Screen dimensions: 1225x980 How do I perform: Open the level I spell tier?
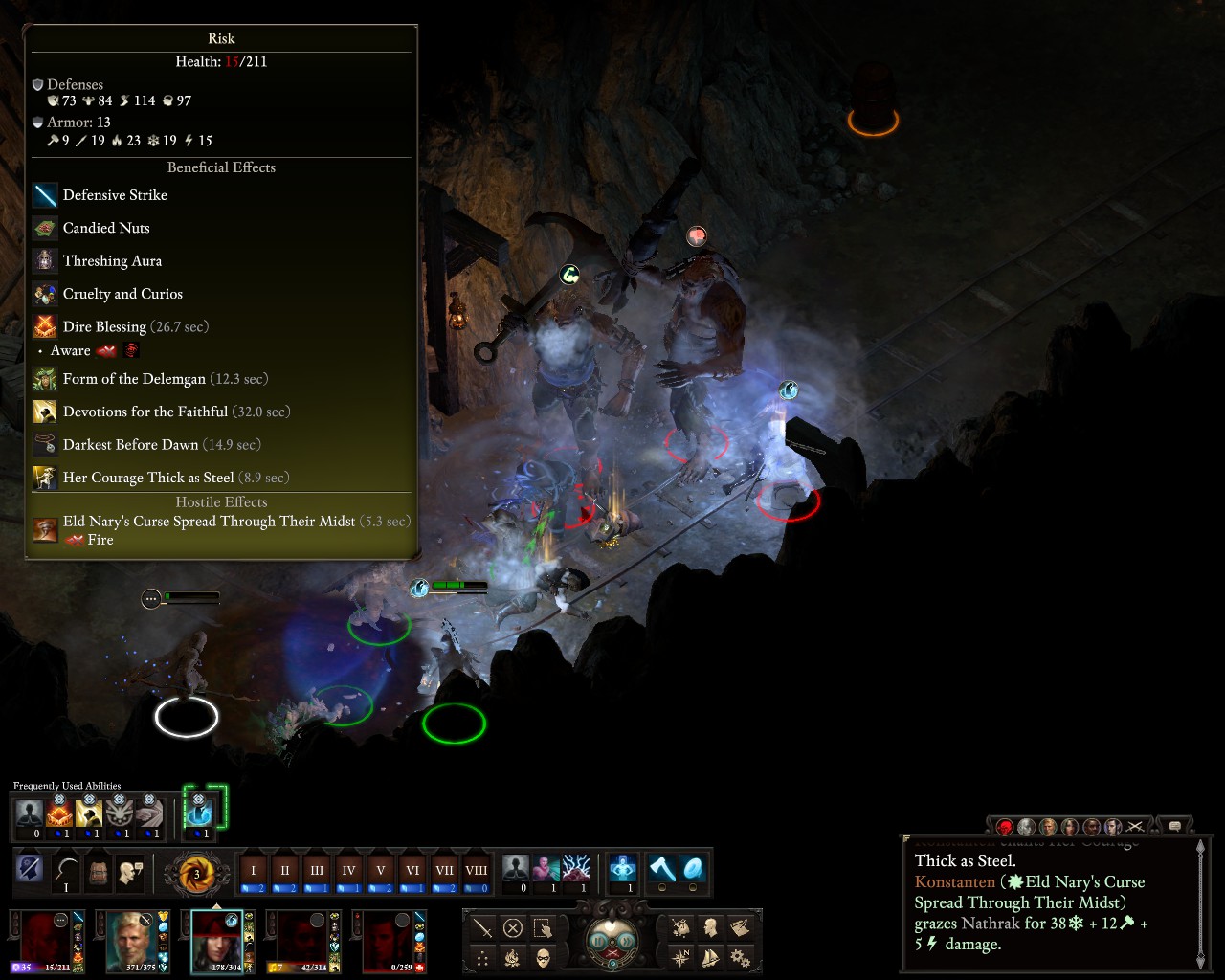254,871
